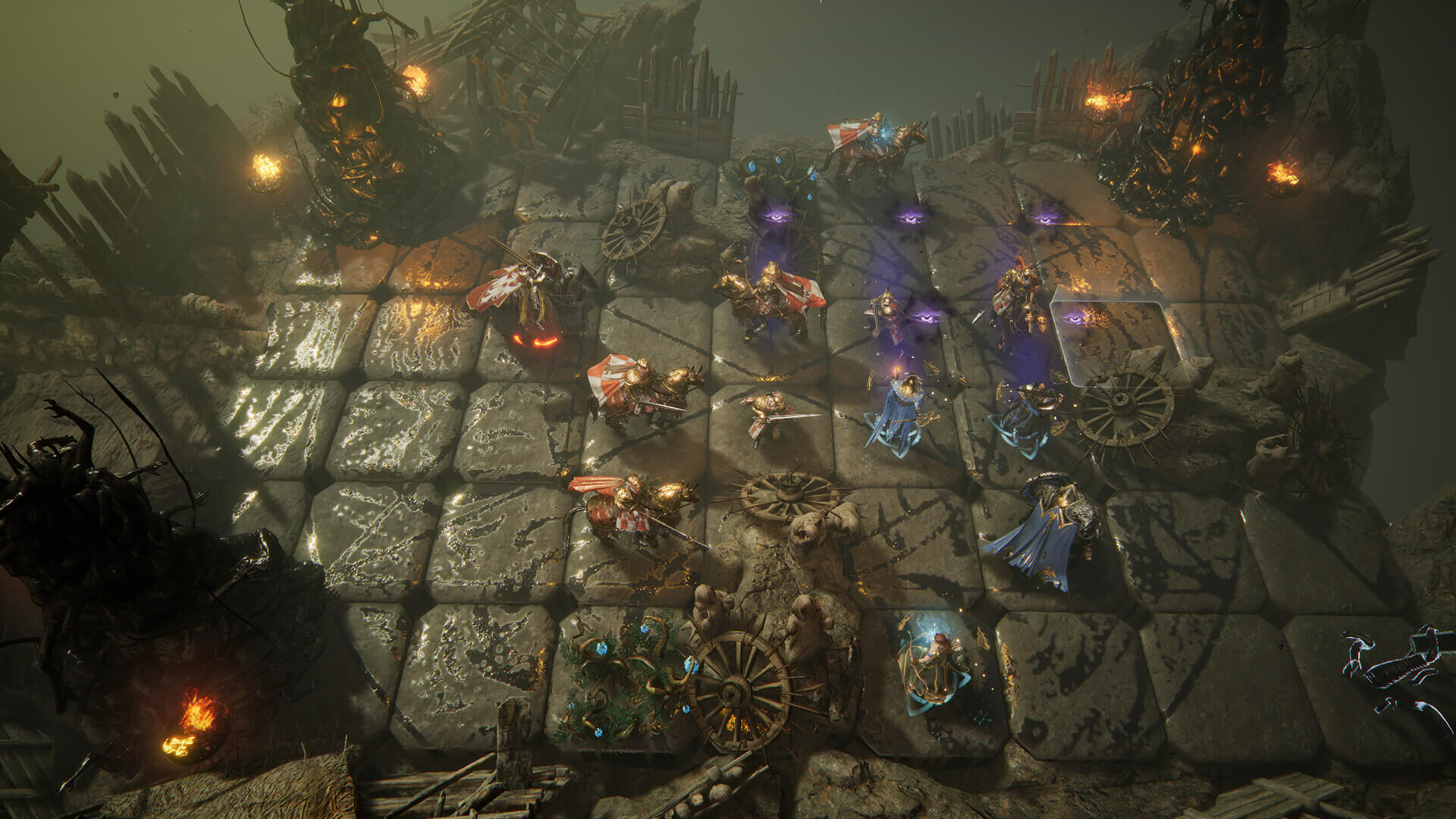This screenshot has height=819, width=1456.
Task: Select the highlighted white board tile
Action: pyautogui.click(x=1115, y=338)
